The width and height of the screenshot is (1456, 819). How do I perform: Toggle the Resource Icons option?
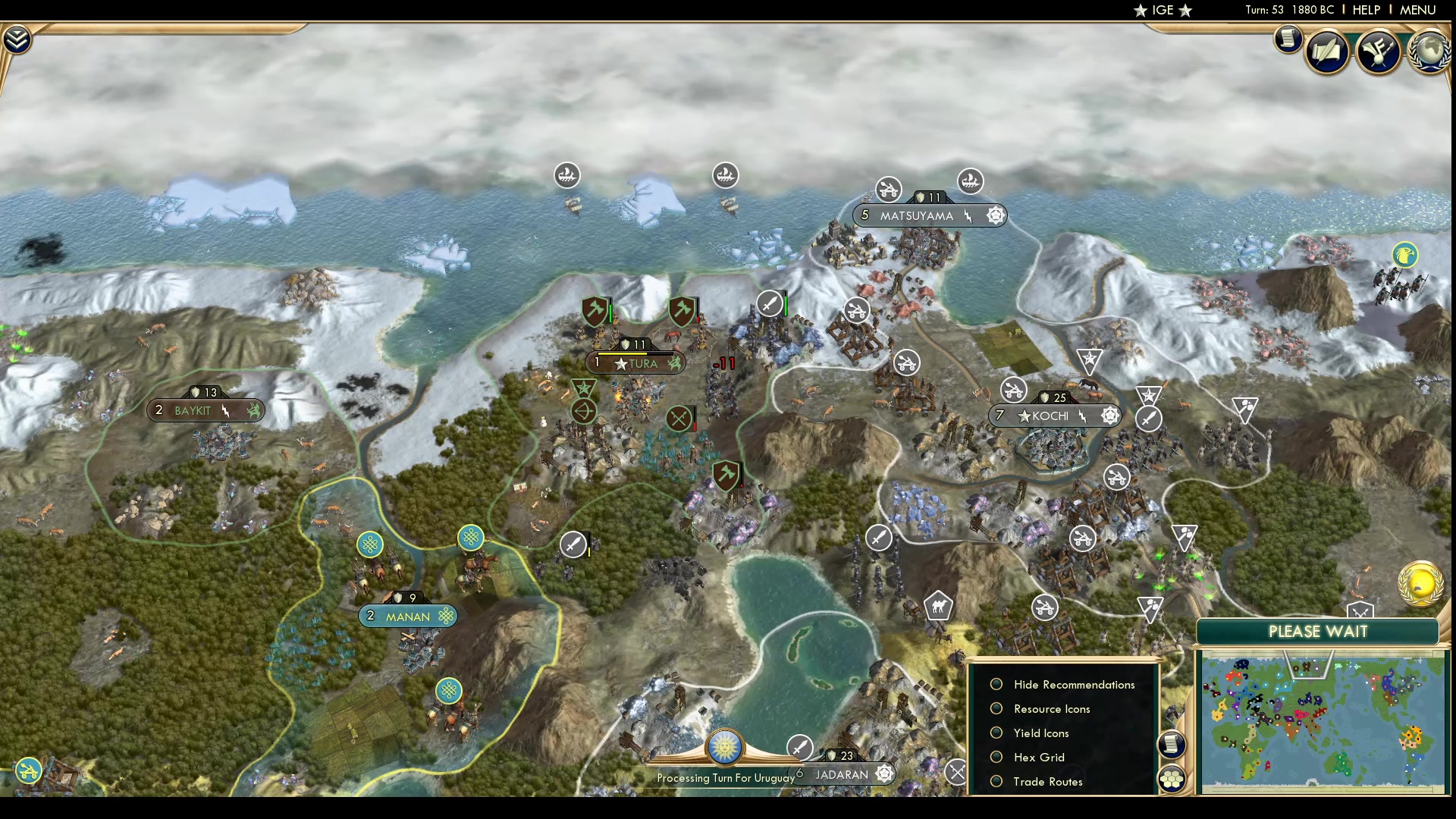[x=997, y=708]
